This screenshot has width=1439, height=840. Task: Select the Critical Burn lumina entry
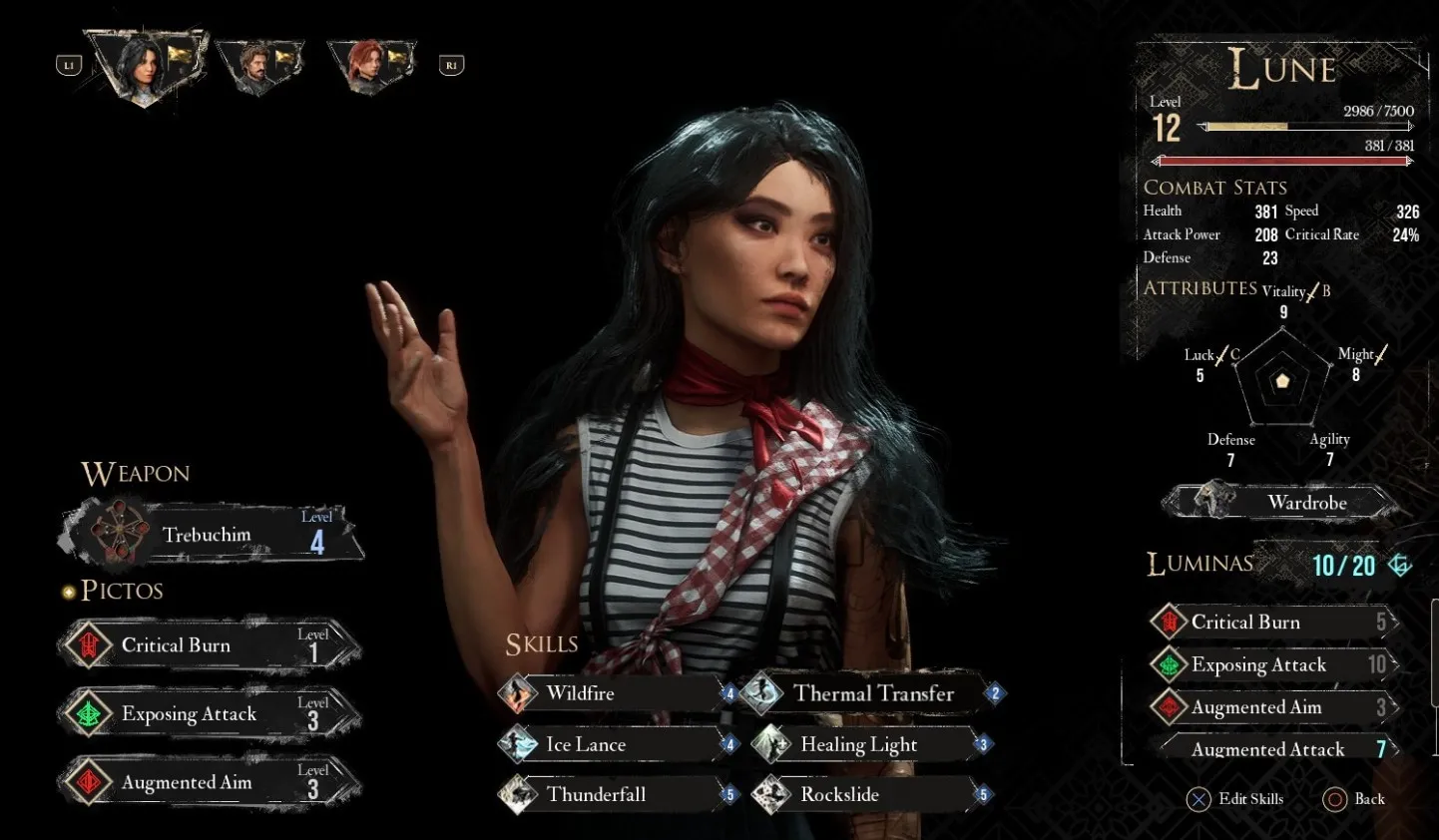[1273, 623]
